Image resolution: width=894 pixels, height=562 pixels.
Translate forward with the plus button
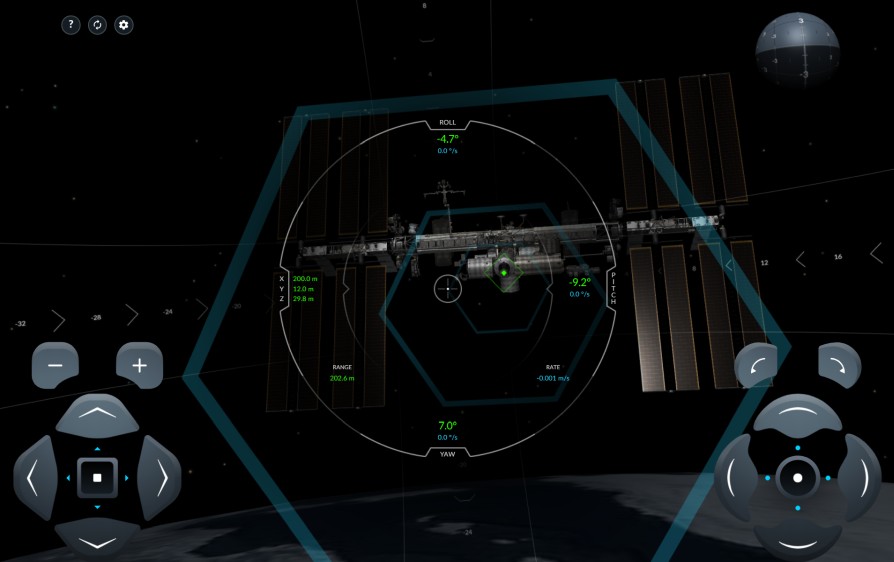click(140, 366)
